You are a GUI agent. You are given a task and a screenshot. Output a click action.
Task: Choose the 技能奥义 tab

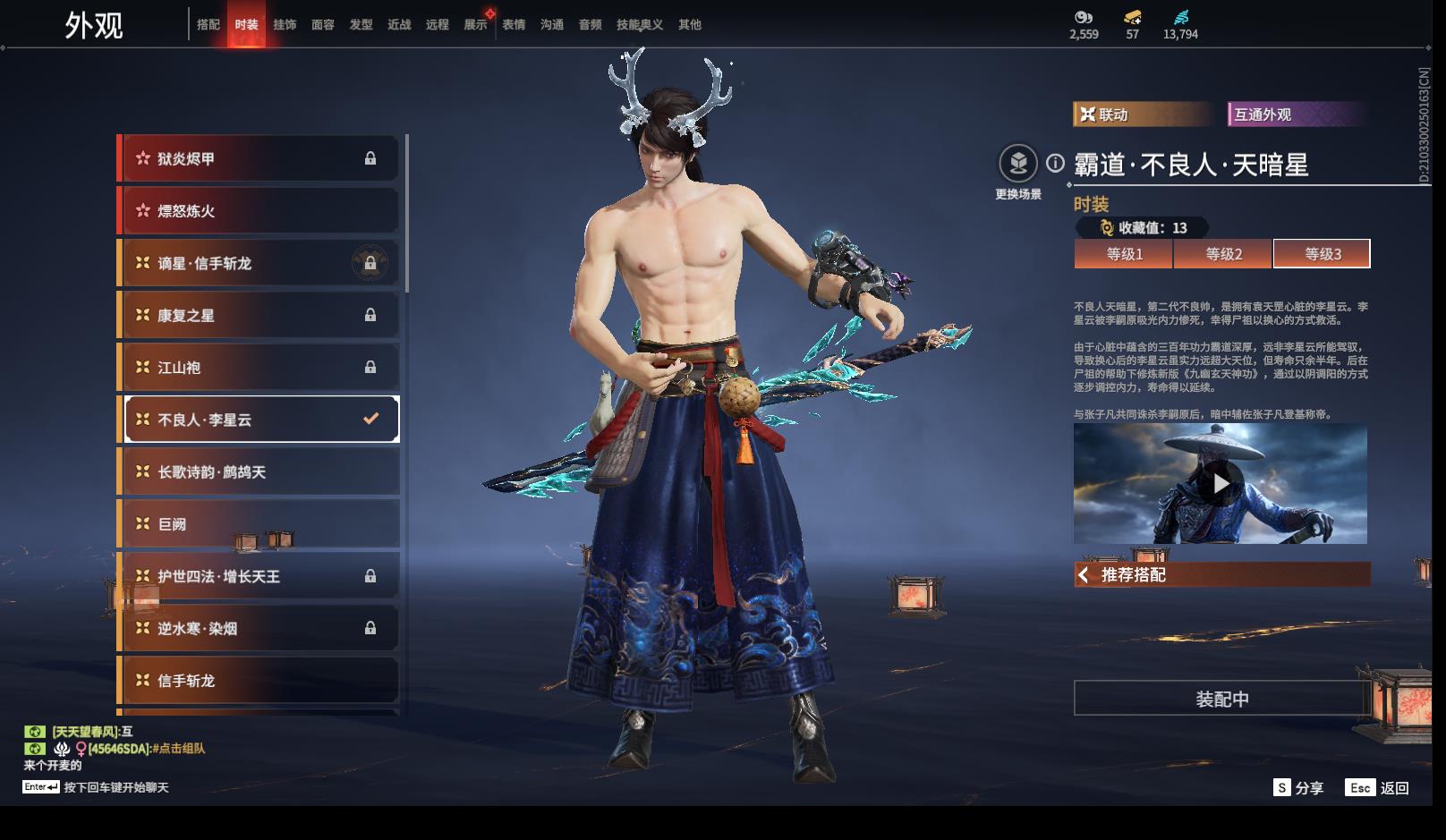tap(640, 25)
